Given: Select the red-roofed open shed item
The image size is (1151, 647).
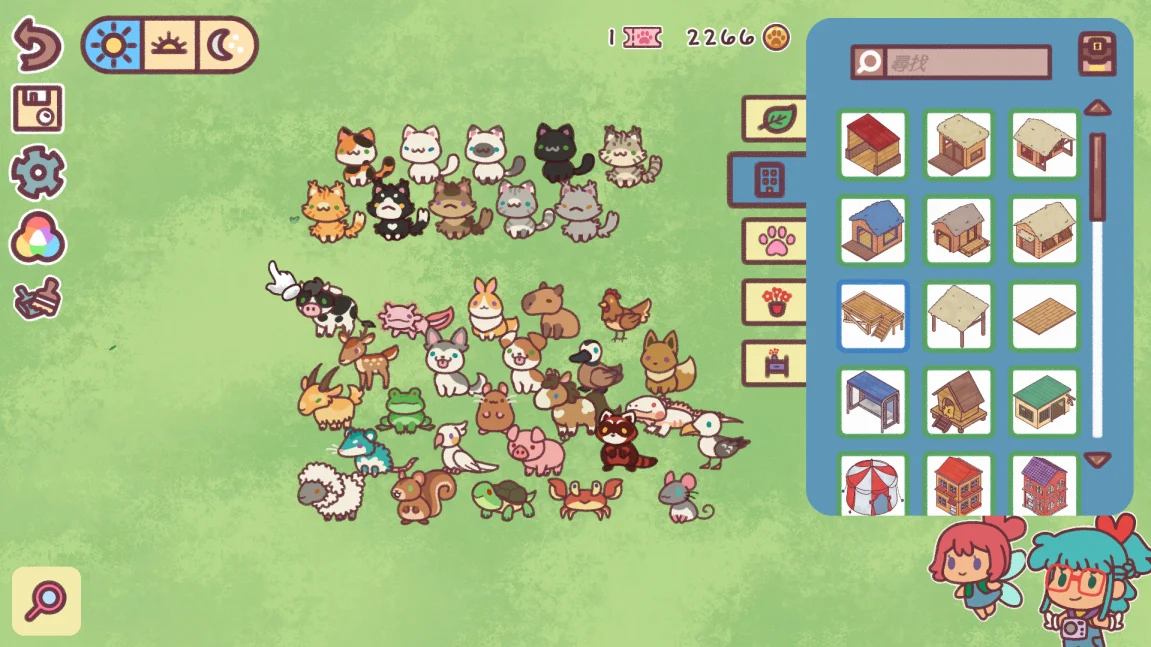Looking at the screenshot, I should pos(873,144).
